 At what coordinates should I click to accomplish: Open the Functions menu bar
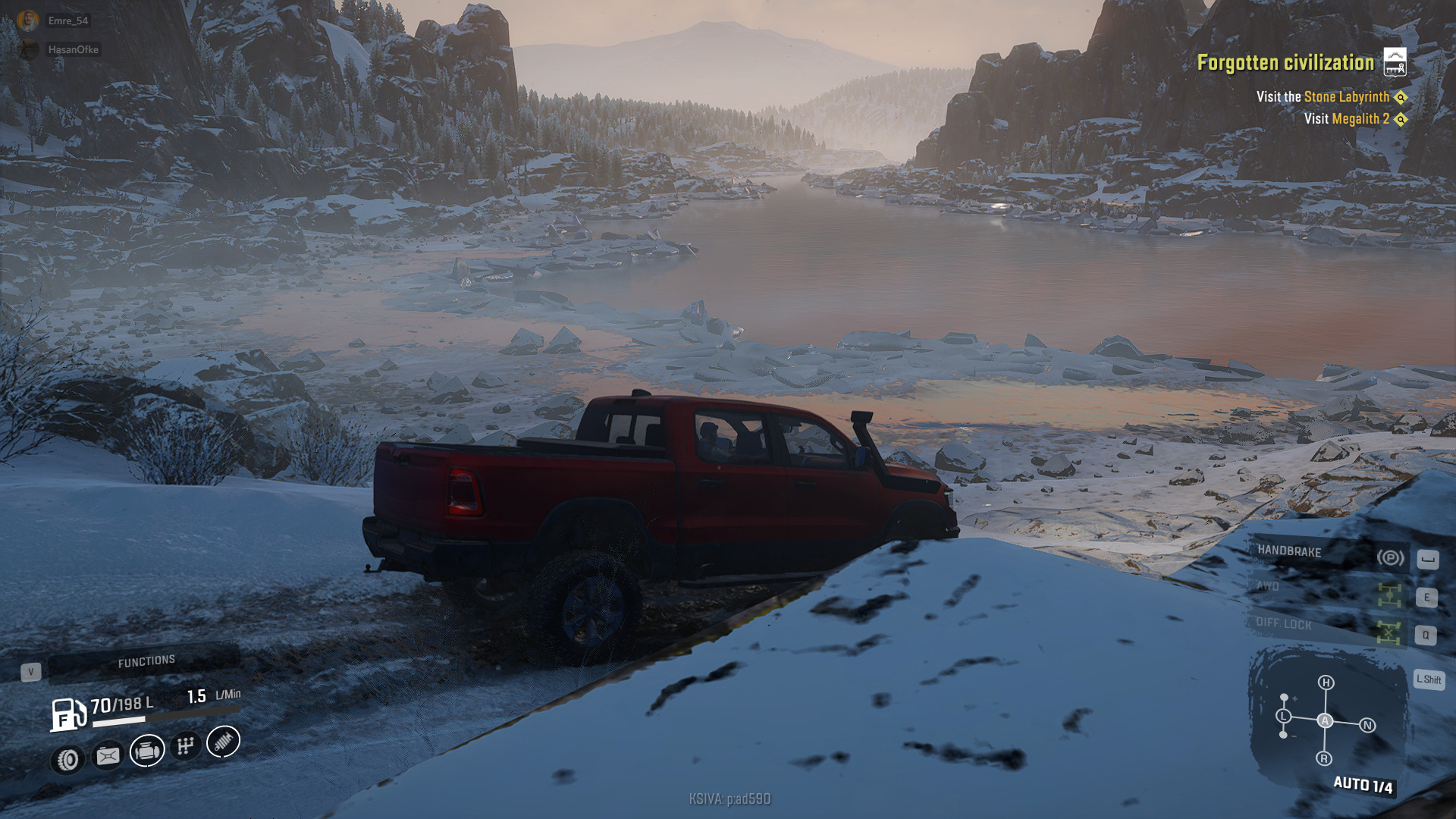[146, 661]
